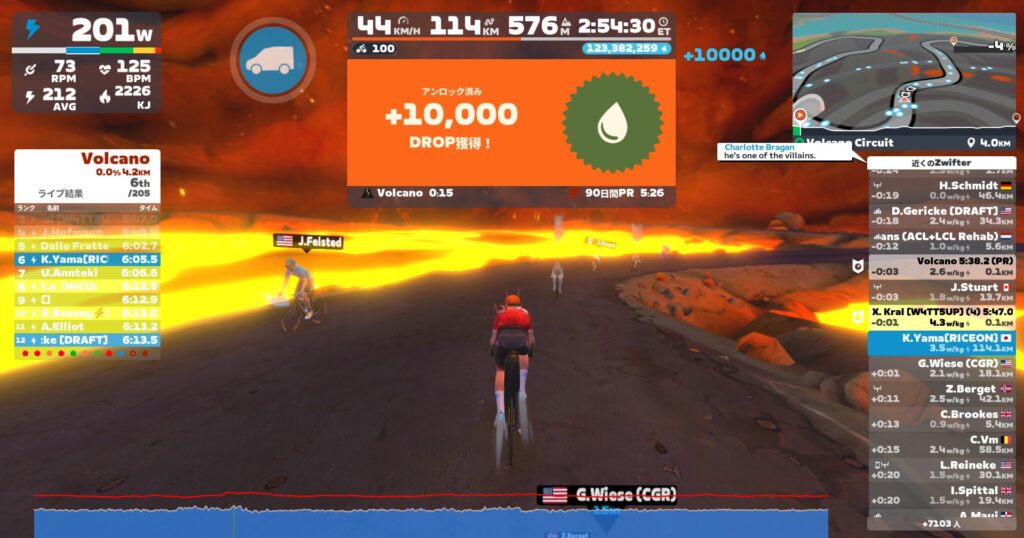
Task: Select the highlighted K.Yama[RICEON] rider row
Action: coord(940,343)
